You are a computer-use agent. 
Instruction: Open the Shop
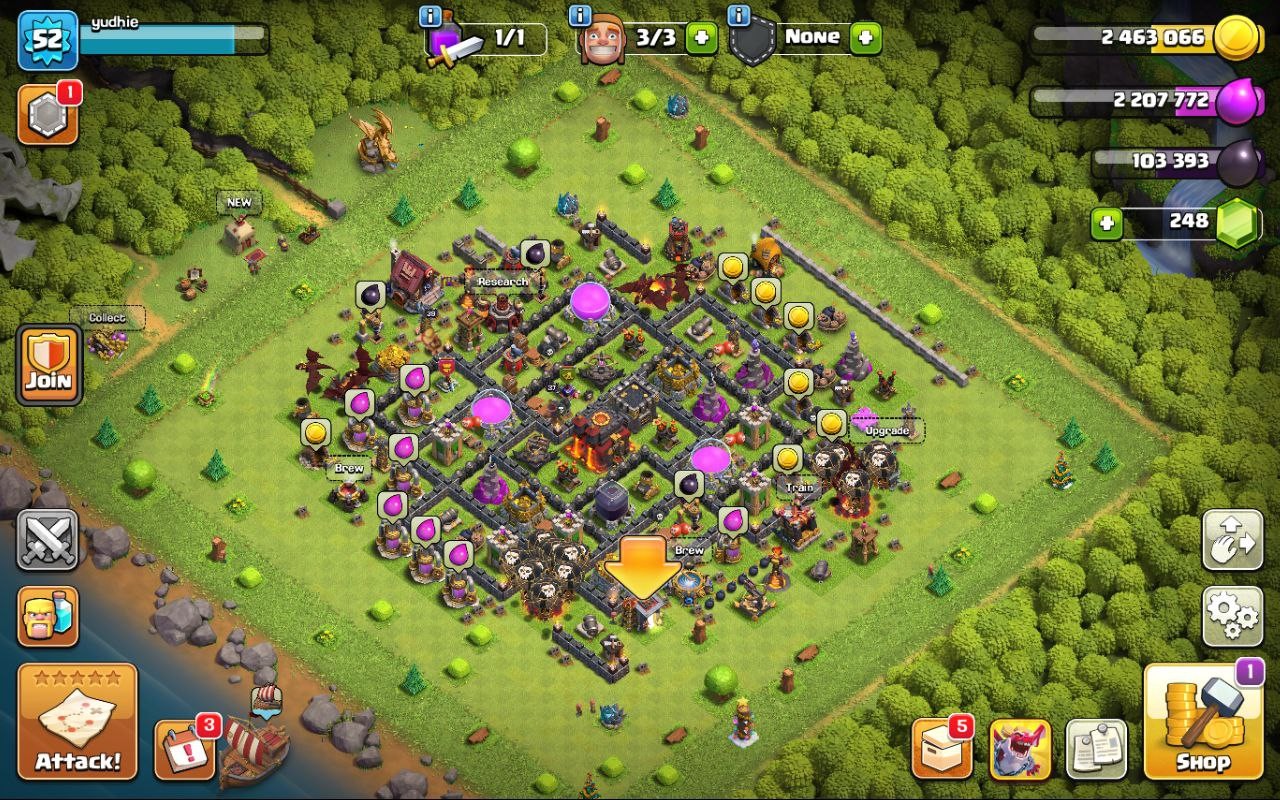pos(1203,720)
